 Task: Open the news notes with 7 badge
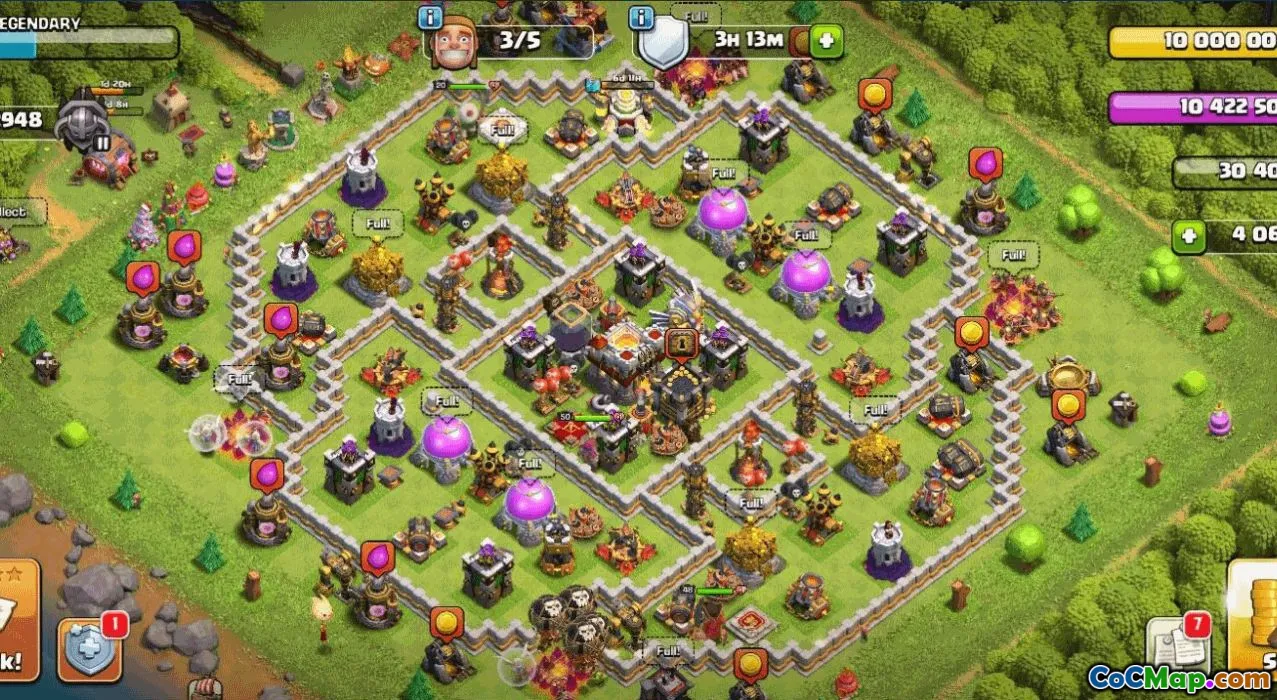[x=1173, y=645]
